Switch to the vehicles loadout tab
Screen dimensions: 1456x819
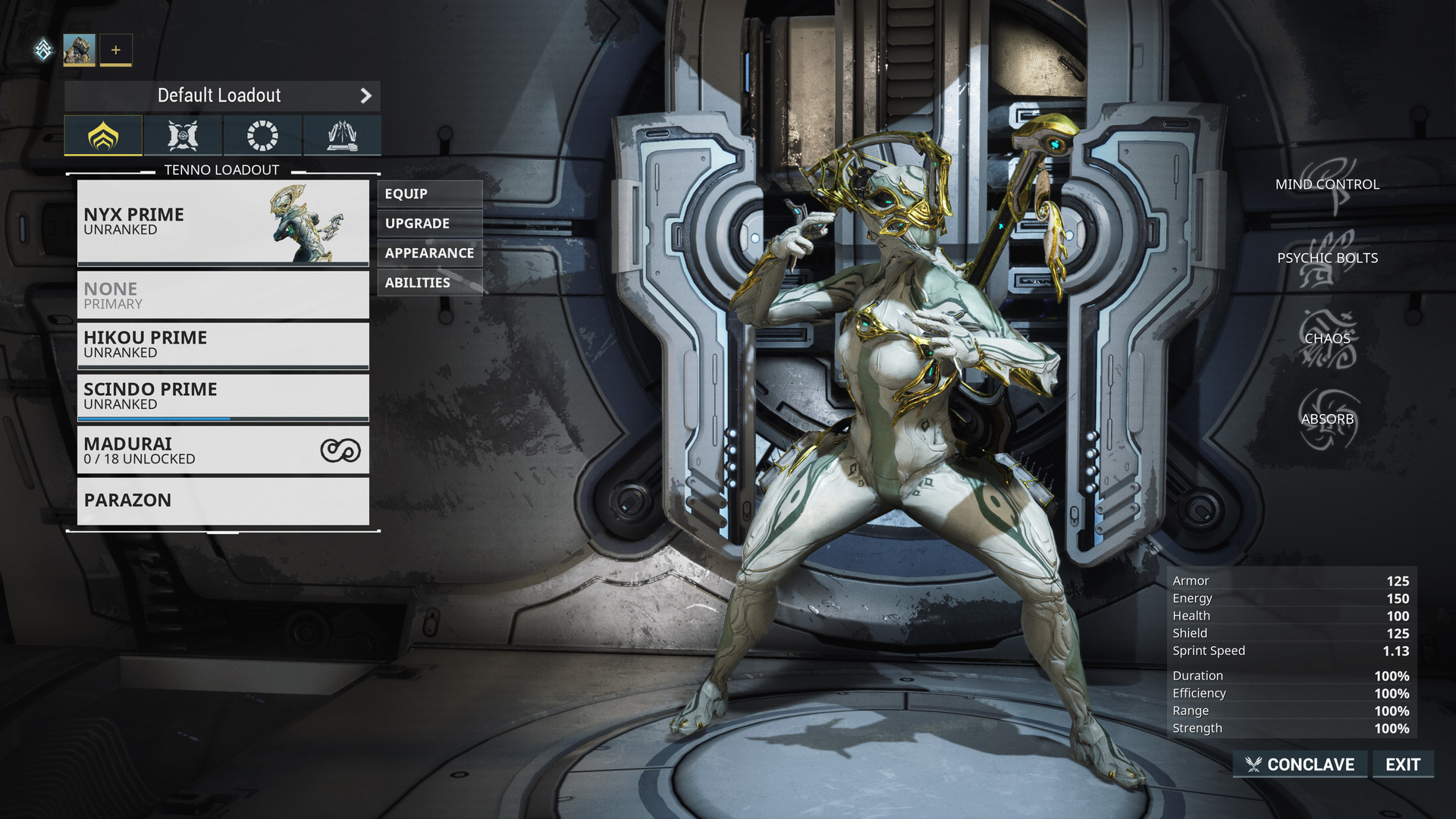(x=341, y=136)
